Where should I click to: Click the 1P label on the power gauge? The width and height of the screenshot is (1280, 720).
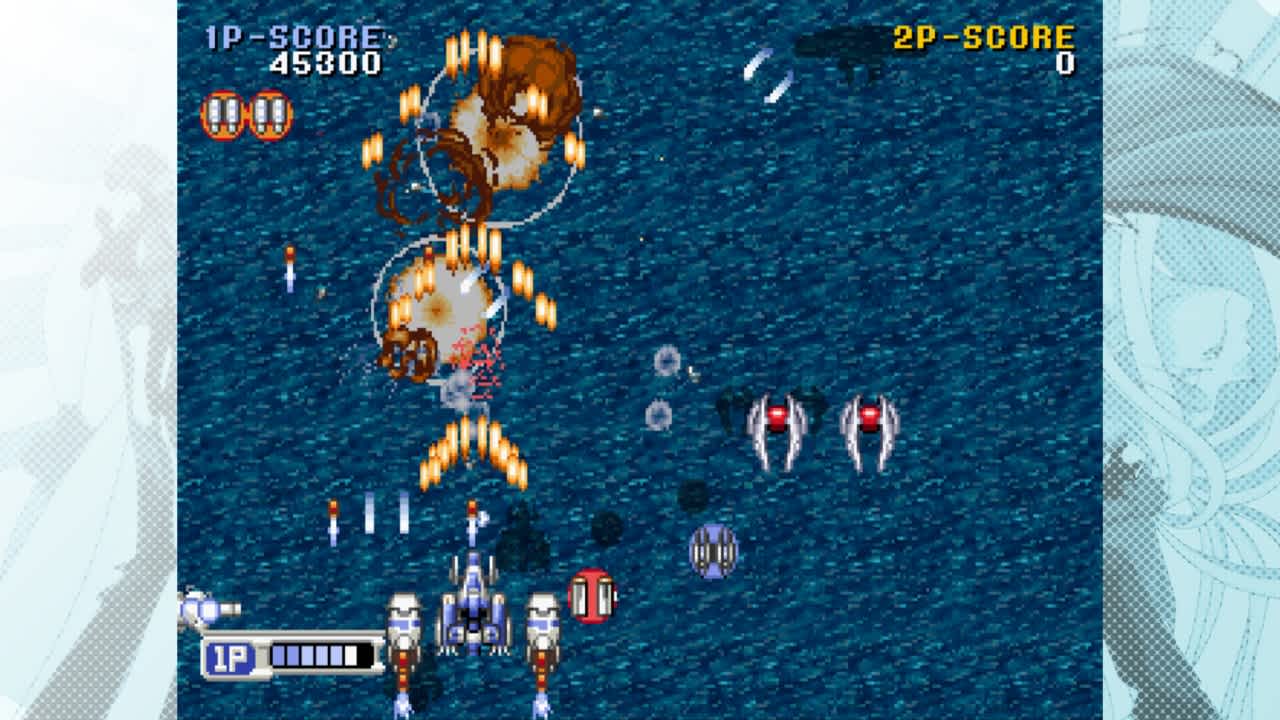(229, 655)
